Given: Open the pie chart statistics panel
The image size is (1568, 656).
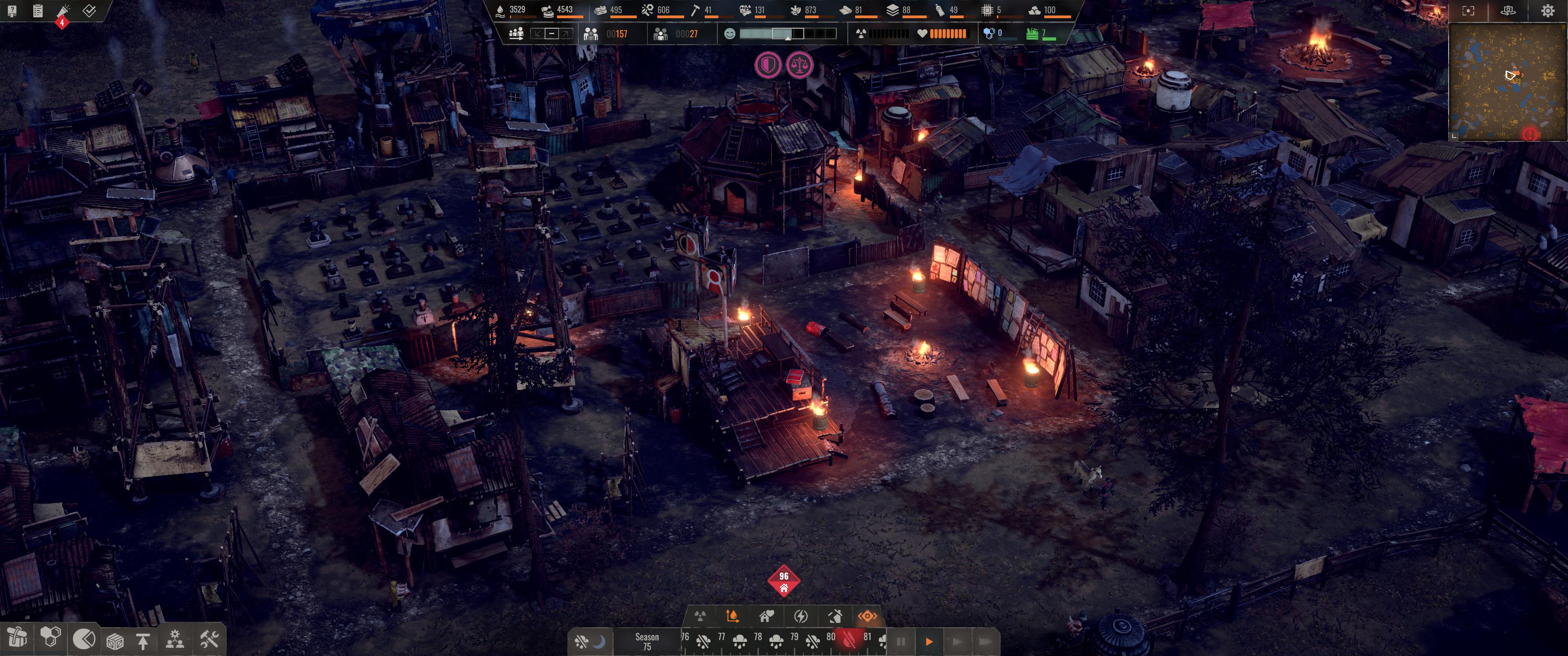Looking at the screenshot, I should coord(84,639).
